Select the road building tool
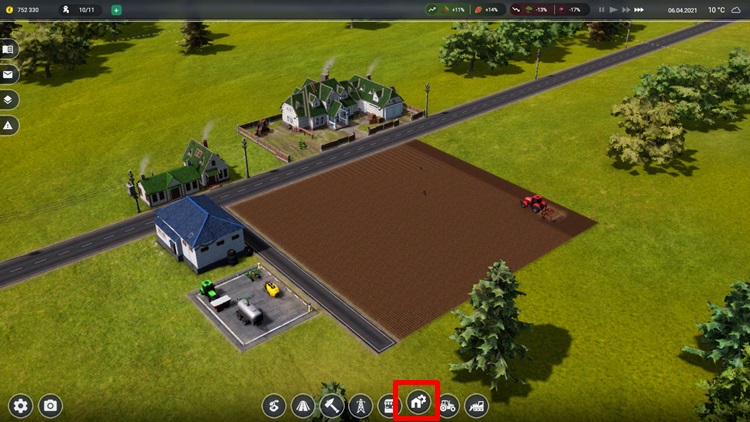Screen dimensions: 750x422 (x=302, y=405)
